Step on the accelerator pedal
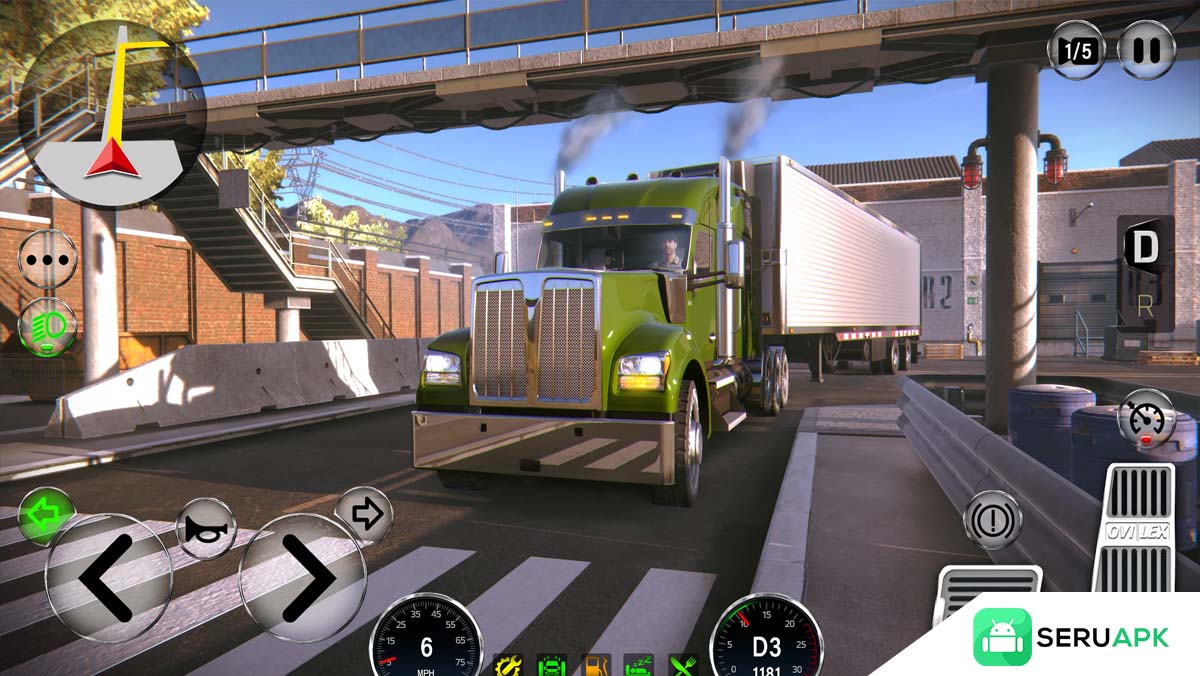Viewport: 1200px width, 676px height. pos(1139,528)
